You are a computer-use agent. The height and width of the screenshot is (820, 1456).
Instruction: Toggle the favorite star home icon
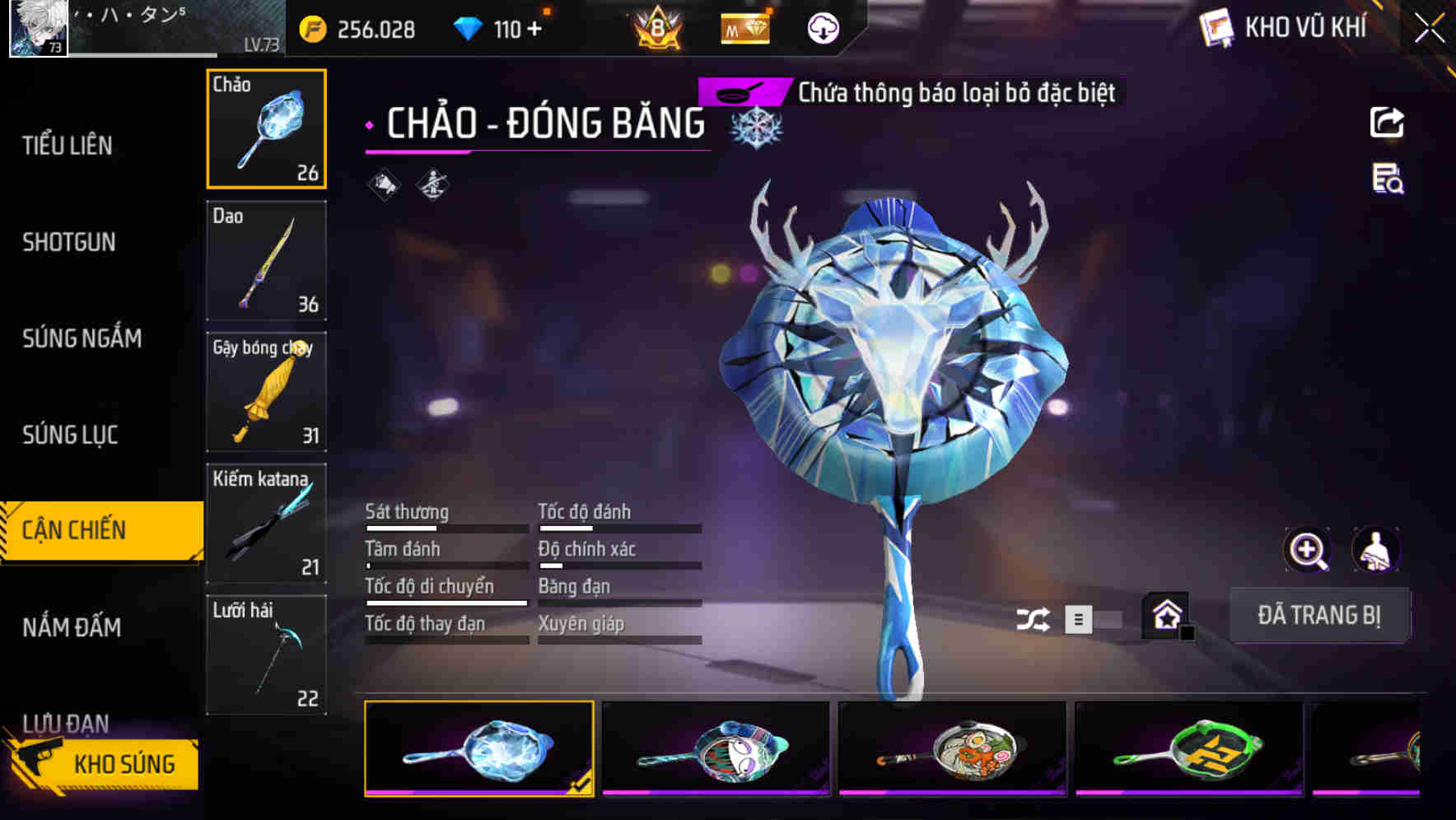pyautogui.click(x=1166, y=617)
